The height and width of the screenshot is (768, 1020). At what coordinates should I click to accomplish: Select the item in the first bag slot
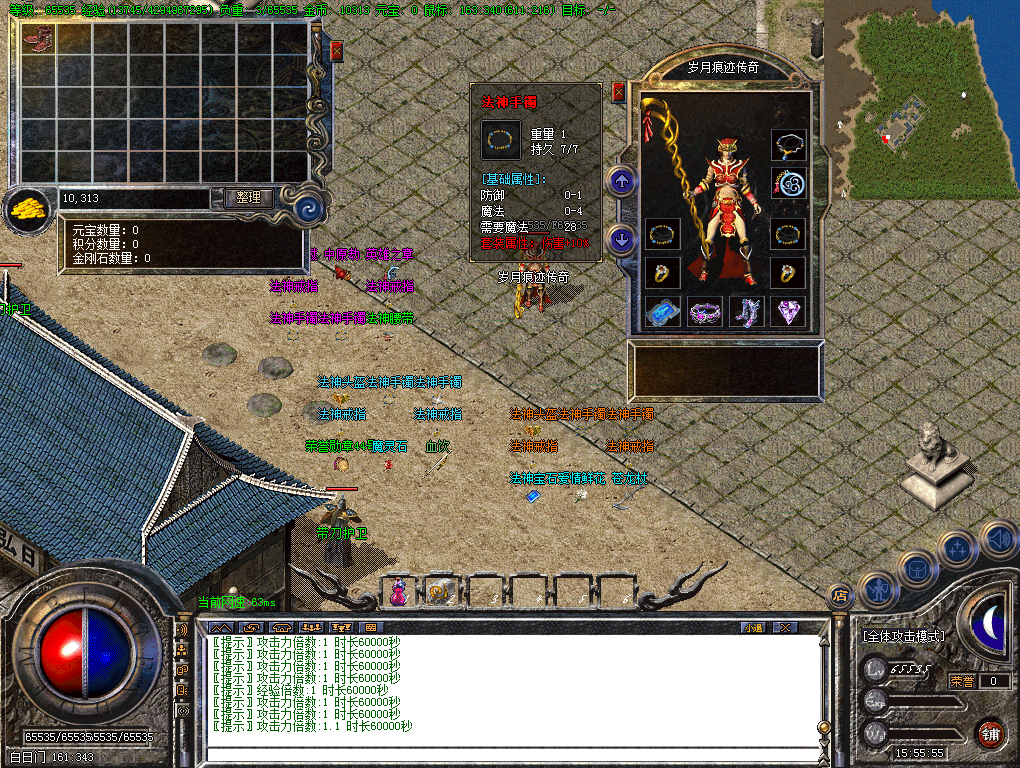38,40
